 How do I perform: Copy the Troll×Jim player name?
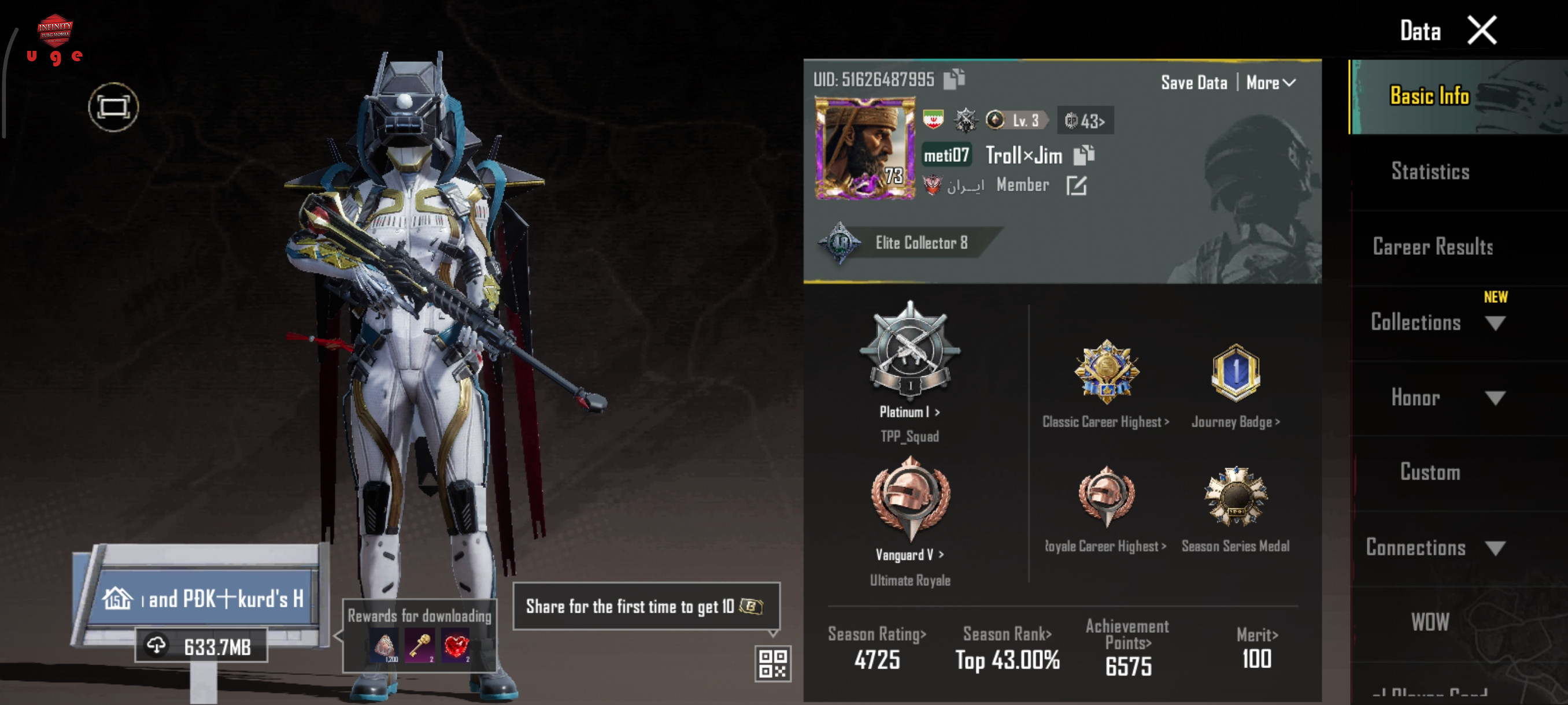pyautogui.click(x=1083, y=155)
